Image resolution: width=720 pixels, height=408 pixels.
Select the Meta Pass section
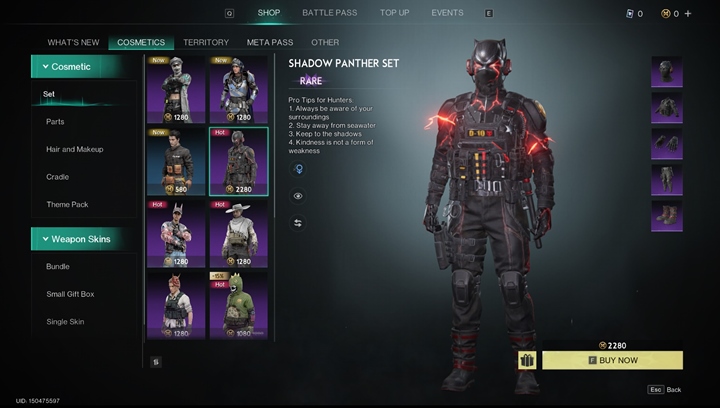pos(270,43)
